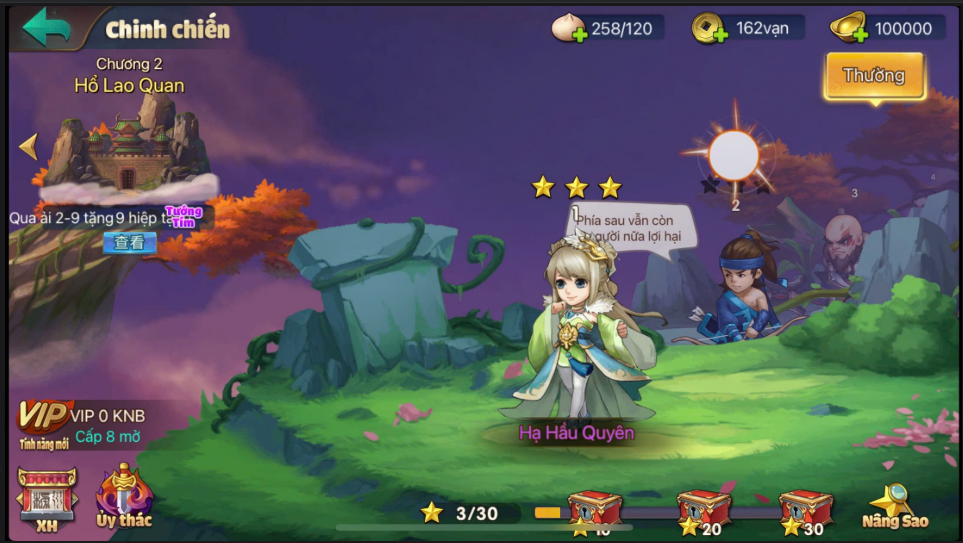Open the VIP privileges panel
The image size is (963, 543).
point(45,418)
